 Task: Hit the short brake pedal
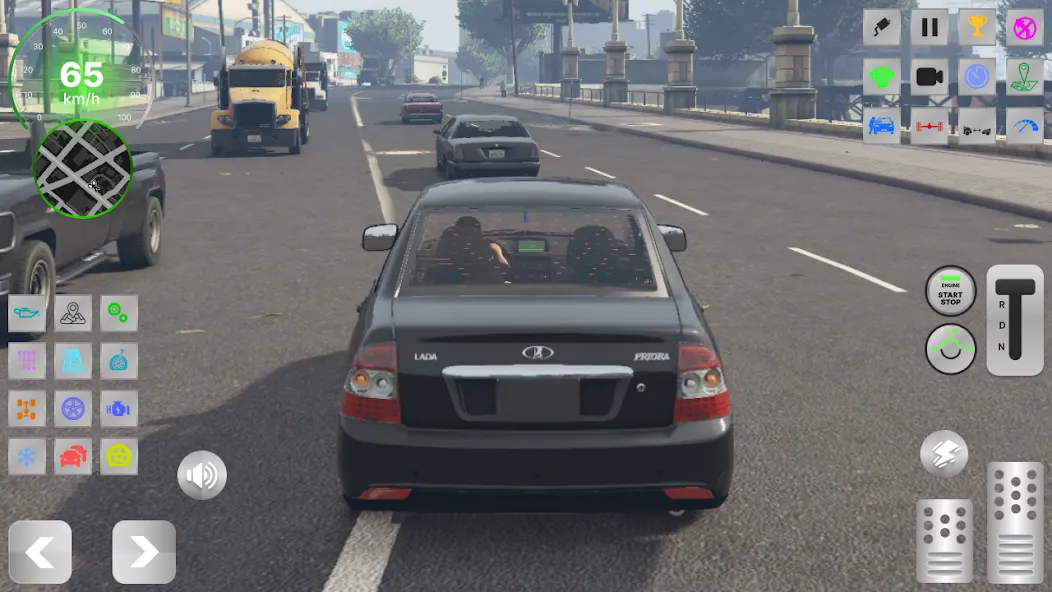944,540
